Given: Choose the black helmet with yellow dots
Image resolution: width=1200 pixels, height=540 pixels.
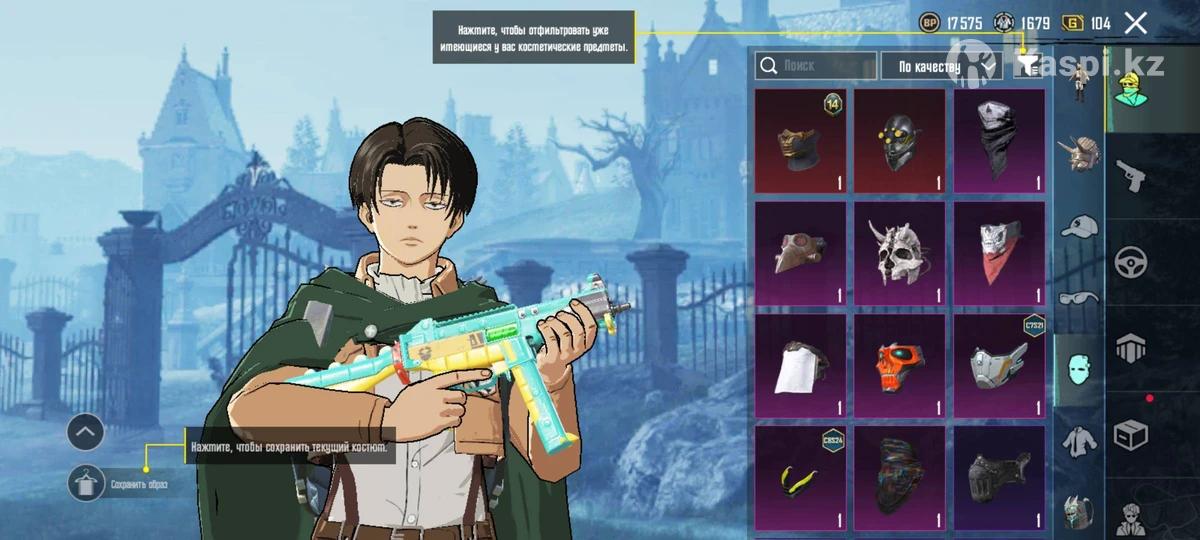Looking at the screenshot, I should click(x=899, y=141).
